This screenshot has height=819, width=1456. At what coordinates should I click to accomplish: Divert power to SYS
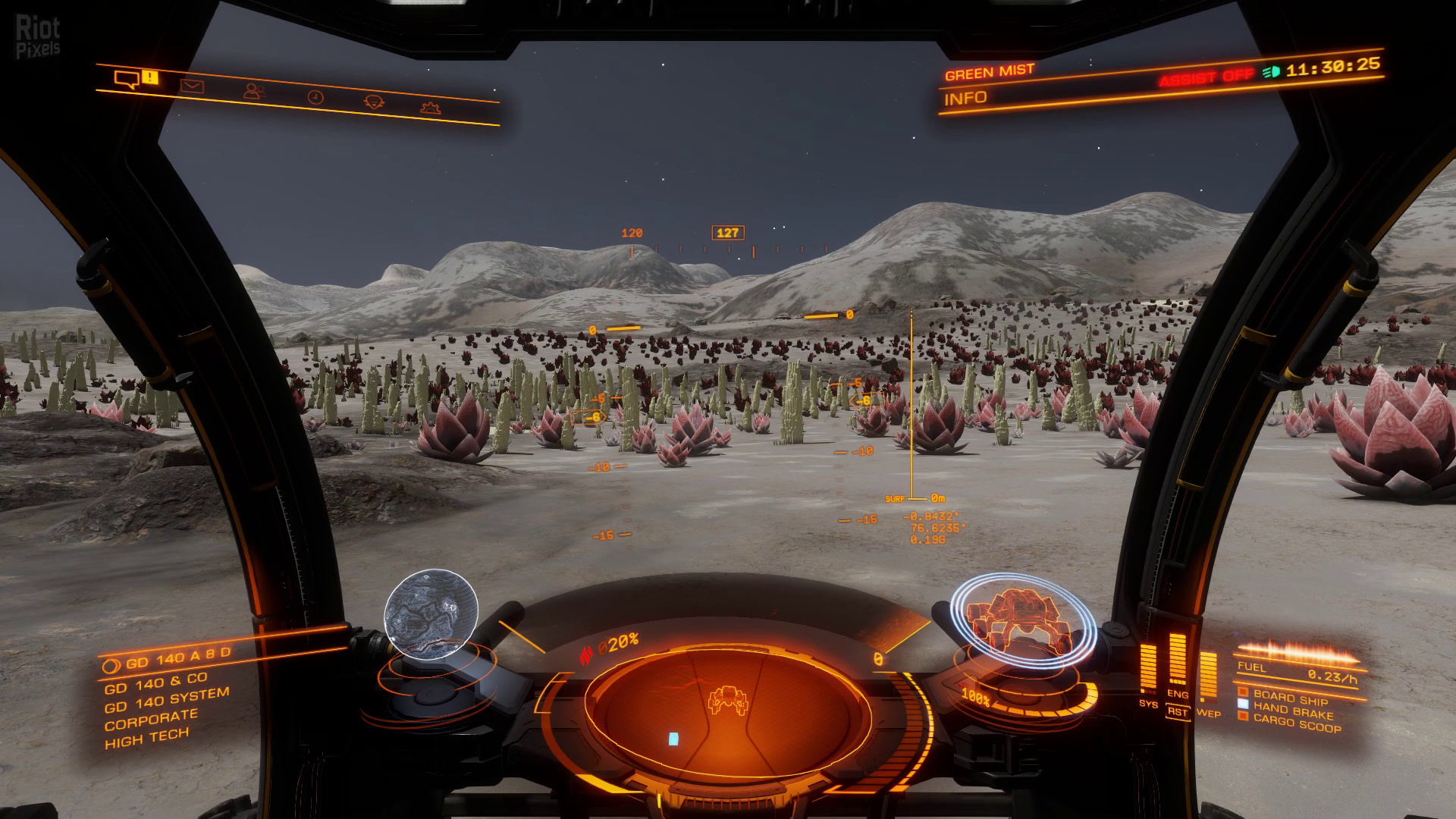1148,704
